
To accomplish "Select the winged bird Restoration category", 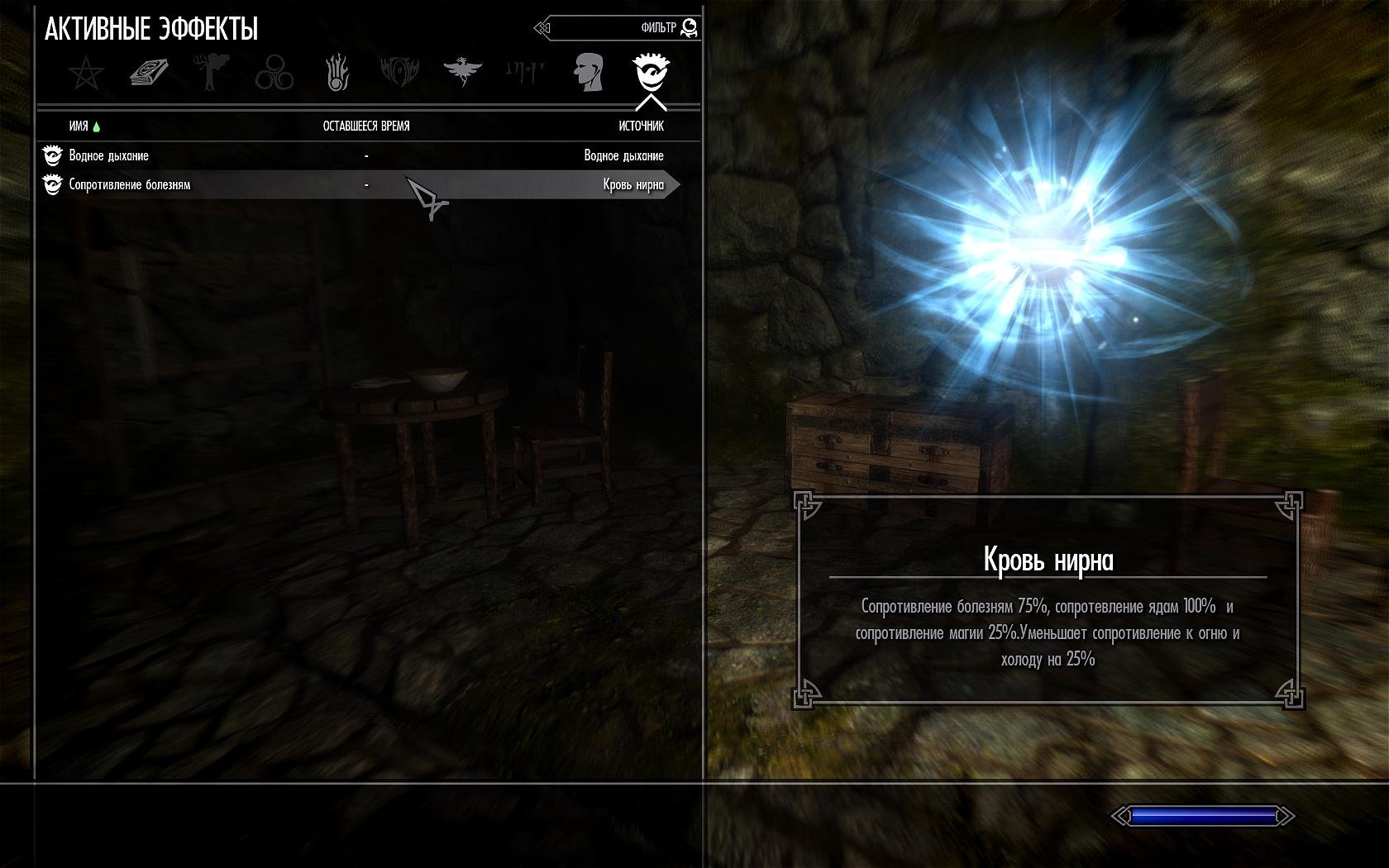I will click(462, 73).
